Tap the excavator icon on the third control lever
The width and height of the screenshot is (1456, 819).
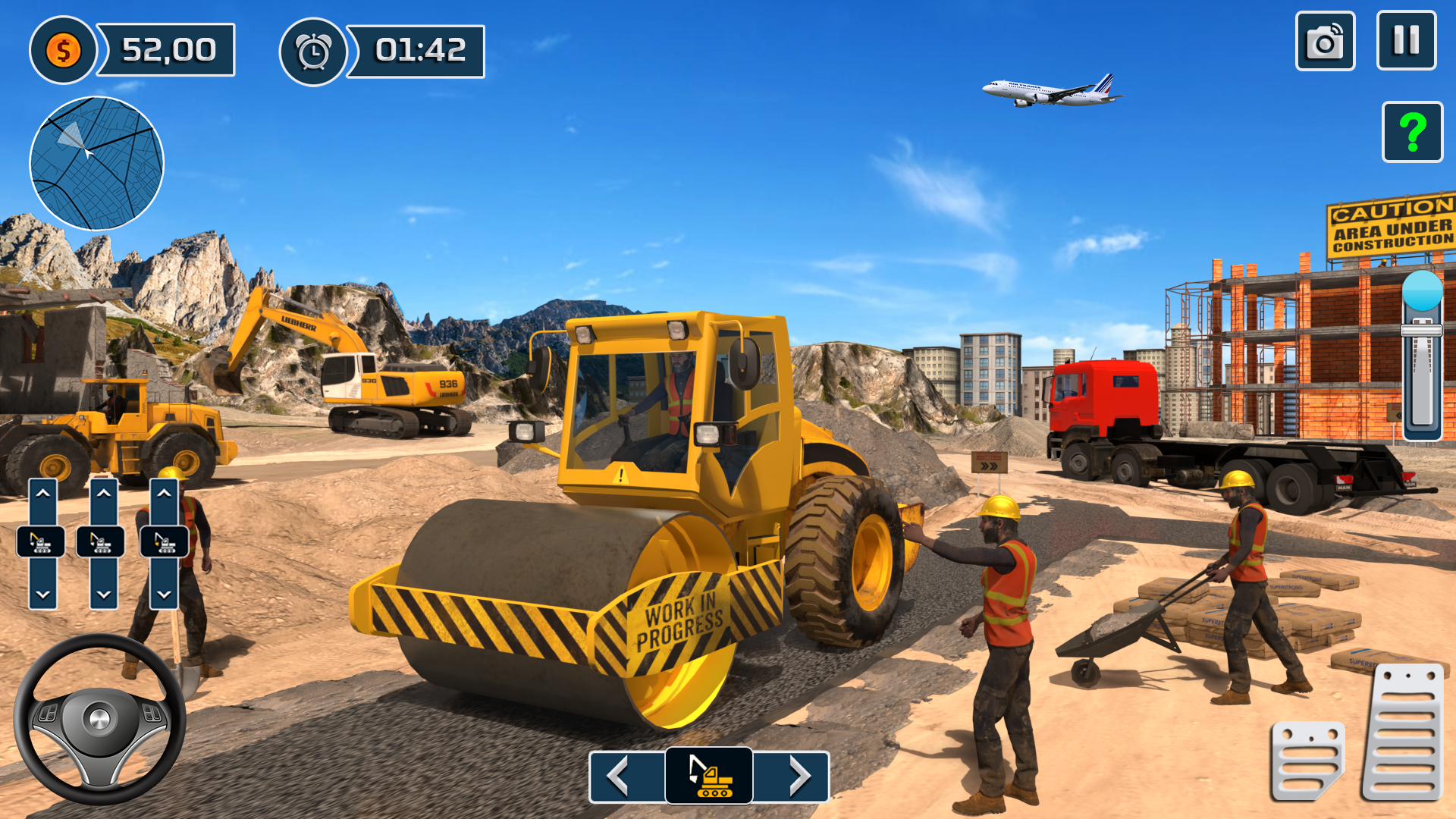point(162,543)
